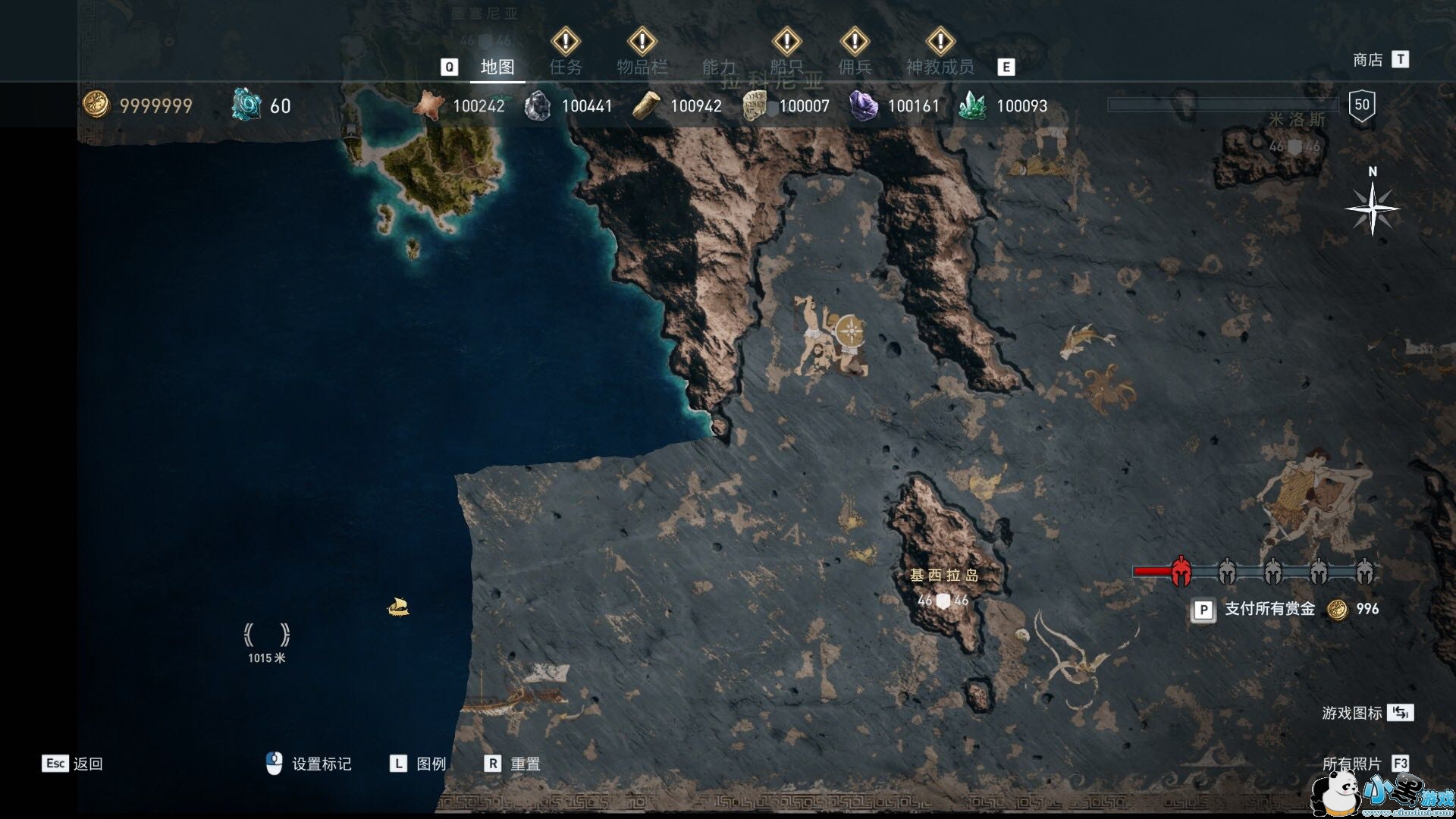Toggle 游戏图标 game icons display
Screen dimensions: 1456x819
1351,713
